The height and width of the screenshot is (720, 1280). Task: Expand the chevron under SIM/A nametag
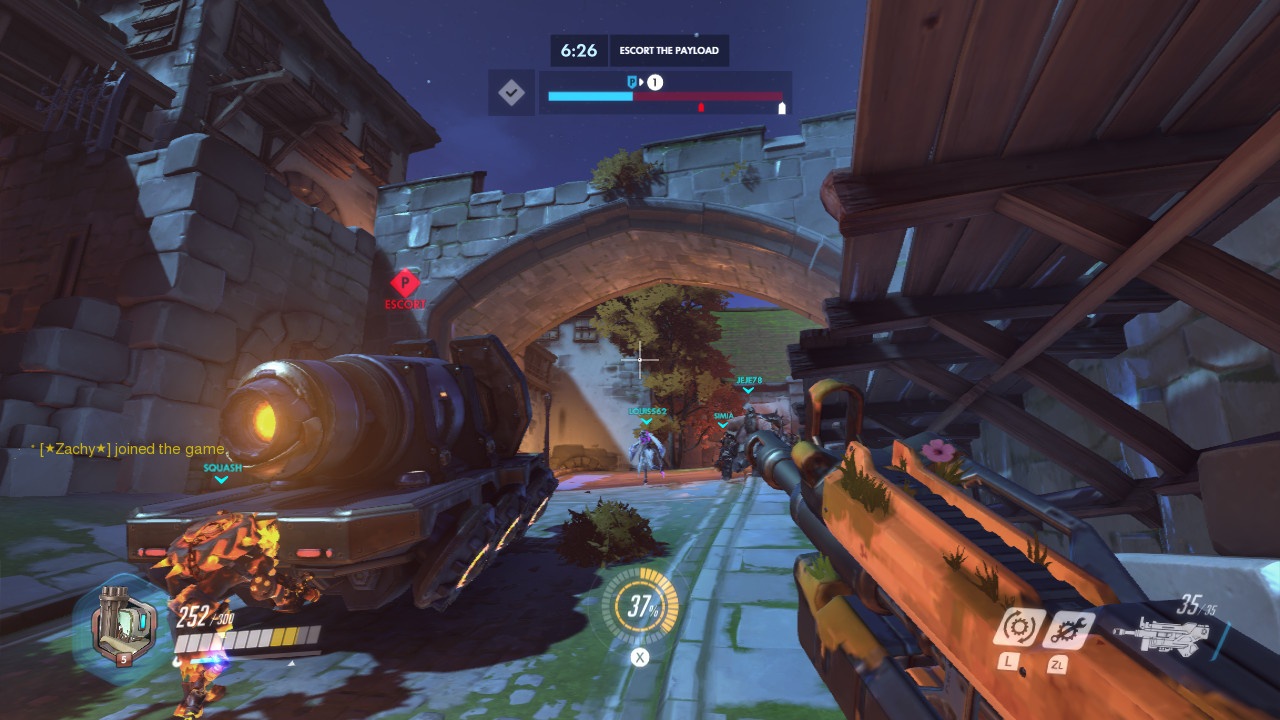(x=722, y=425)
